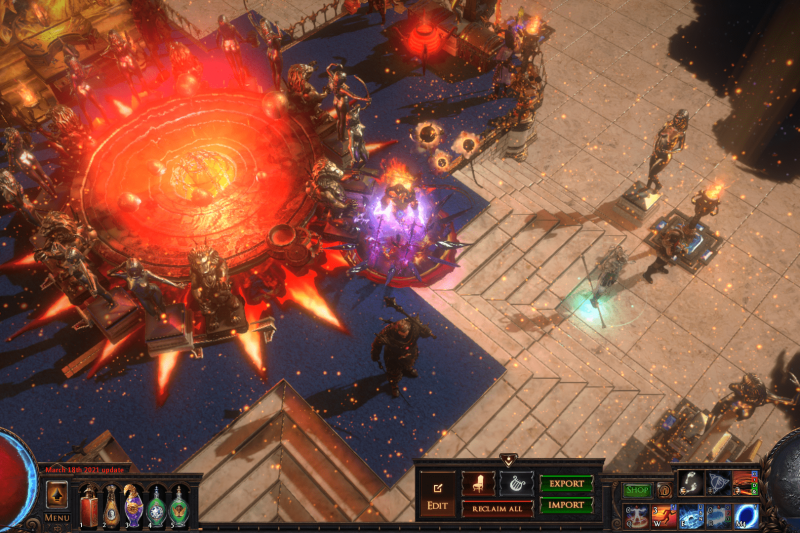Select the March 18th 2021 update notice

point(82,469)
